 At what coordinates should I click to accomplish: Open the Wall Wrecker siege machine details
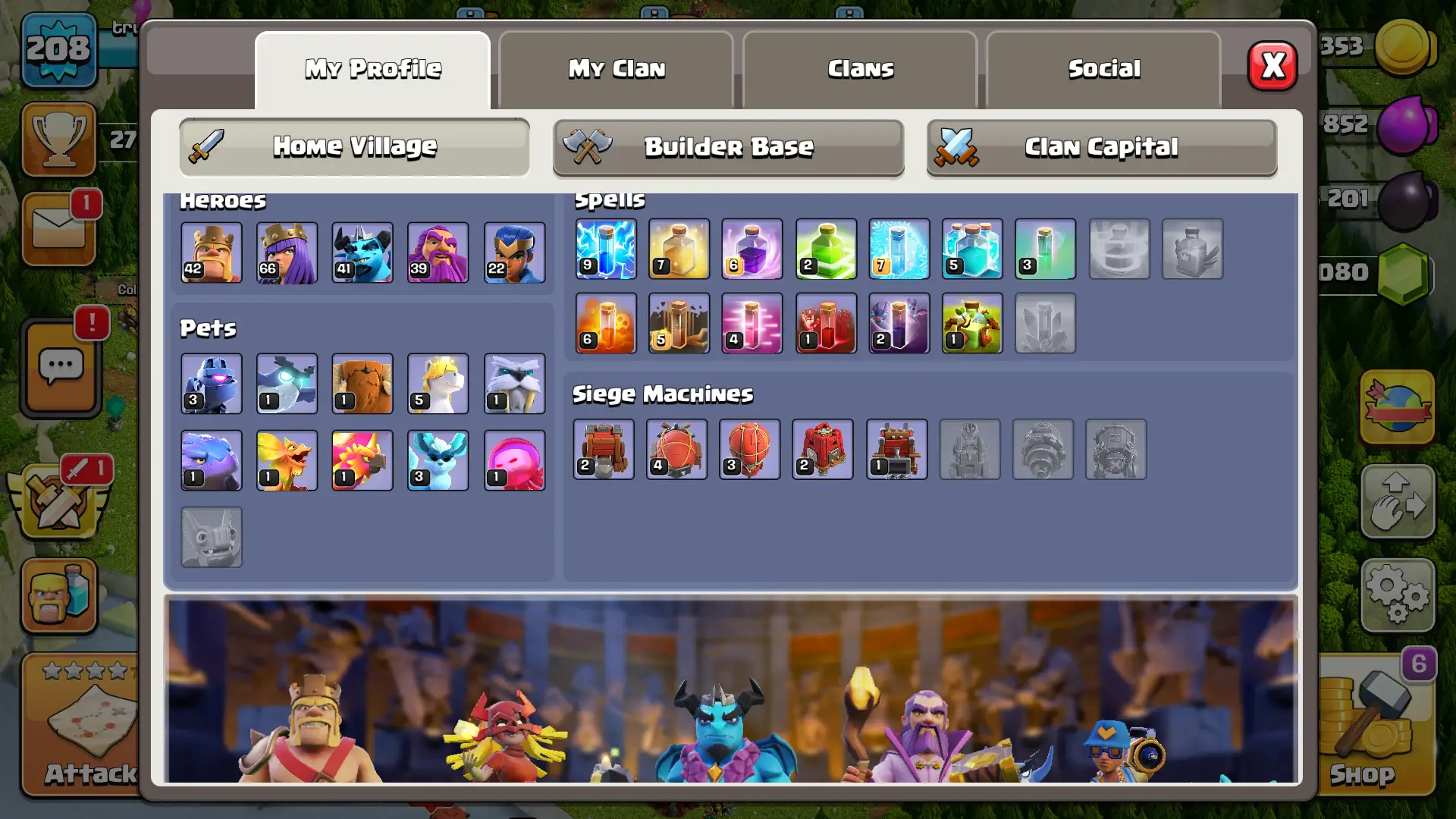coord(604,449)
